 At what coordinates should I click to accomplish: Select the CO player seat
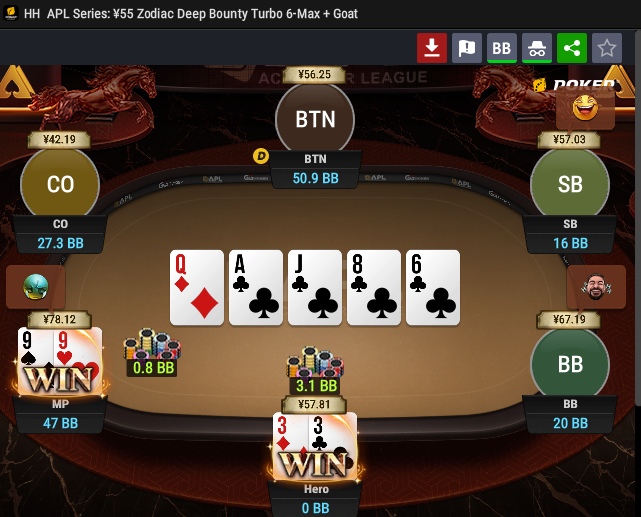(60, 185)
